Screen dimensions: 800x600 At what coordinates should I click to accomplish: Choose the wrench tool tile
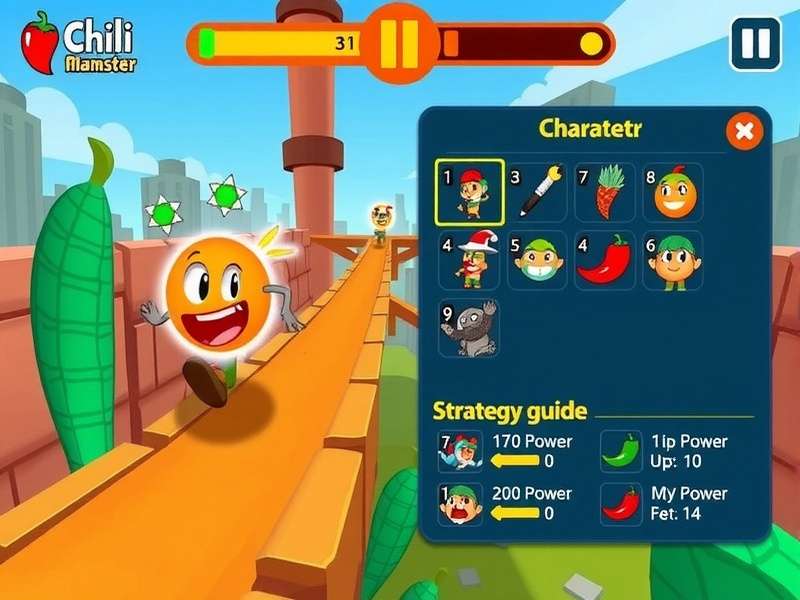[x=537, y=192]
